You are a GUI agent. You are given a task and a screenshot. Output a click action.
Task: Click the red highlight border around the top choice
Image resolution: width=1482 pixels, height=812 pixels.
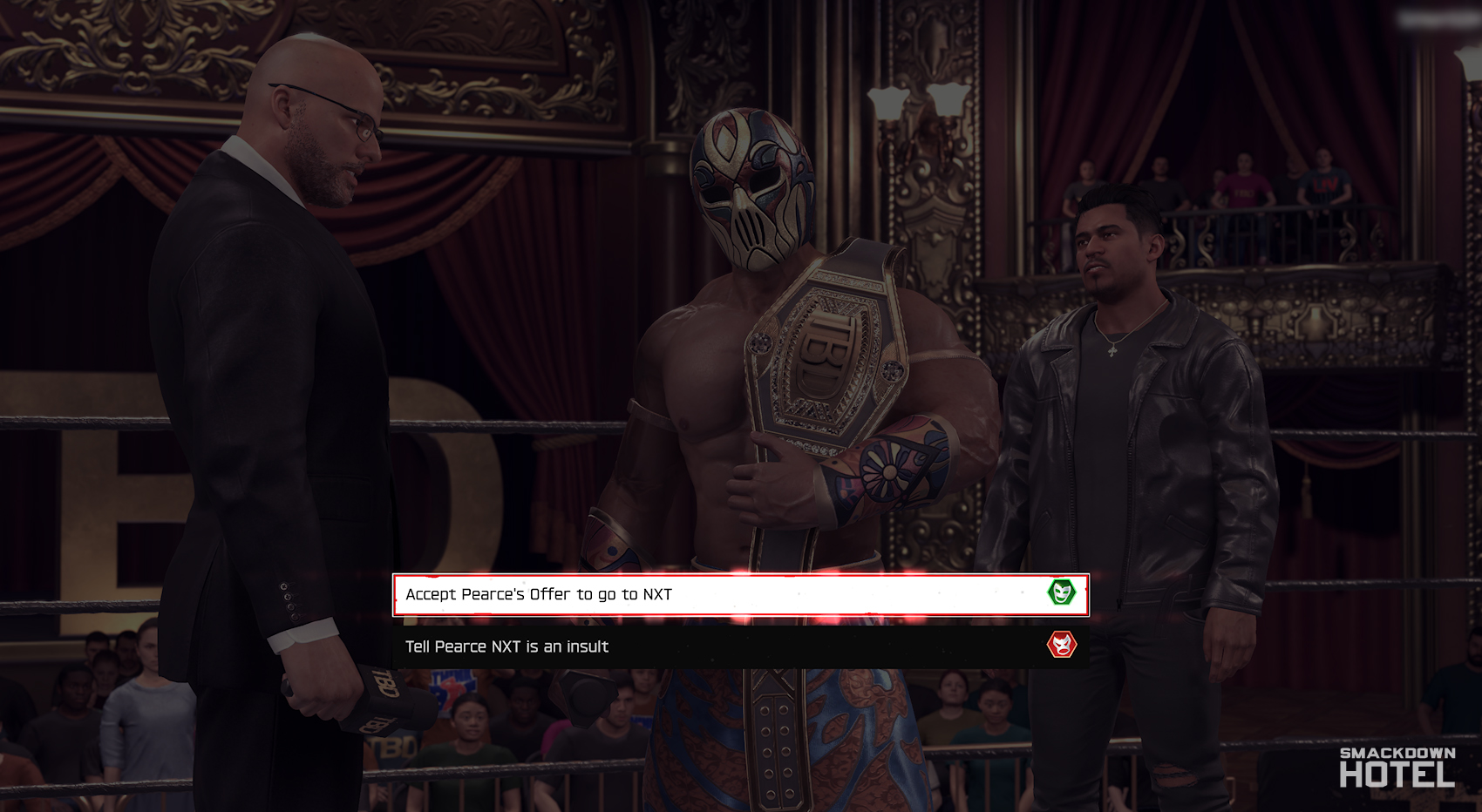tap(741, 578)
